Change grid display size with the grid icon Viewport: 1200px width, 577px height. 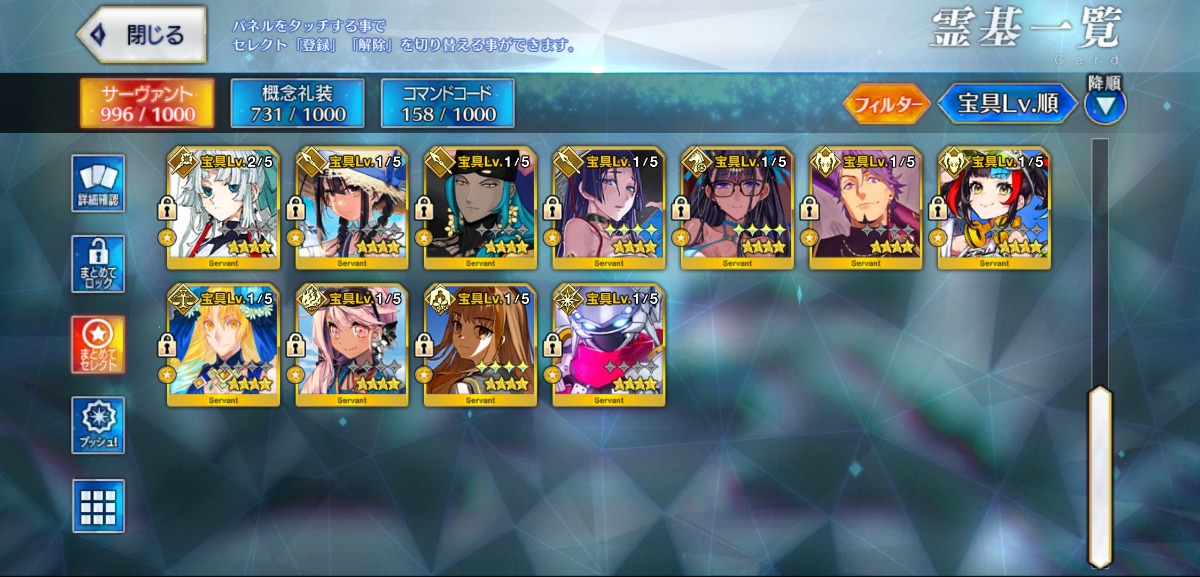click(x=99, y=506)
